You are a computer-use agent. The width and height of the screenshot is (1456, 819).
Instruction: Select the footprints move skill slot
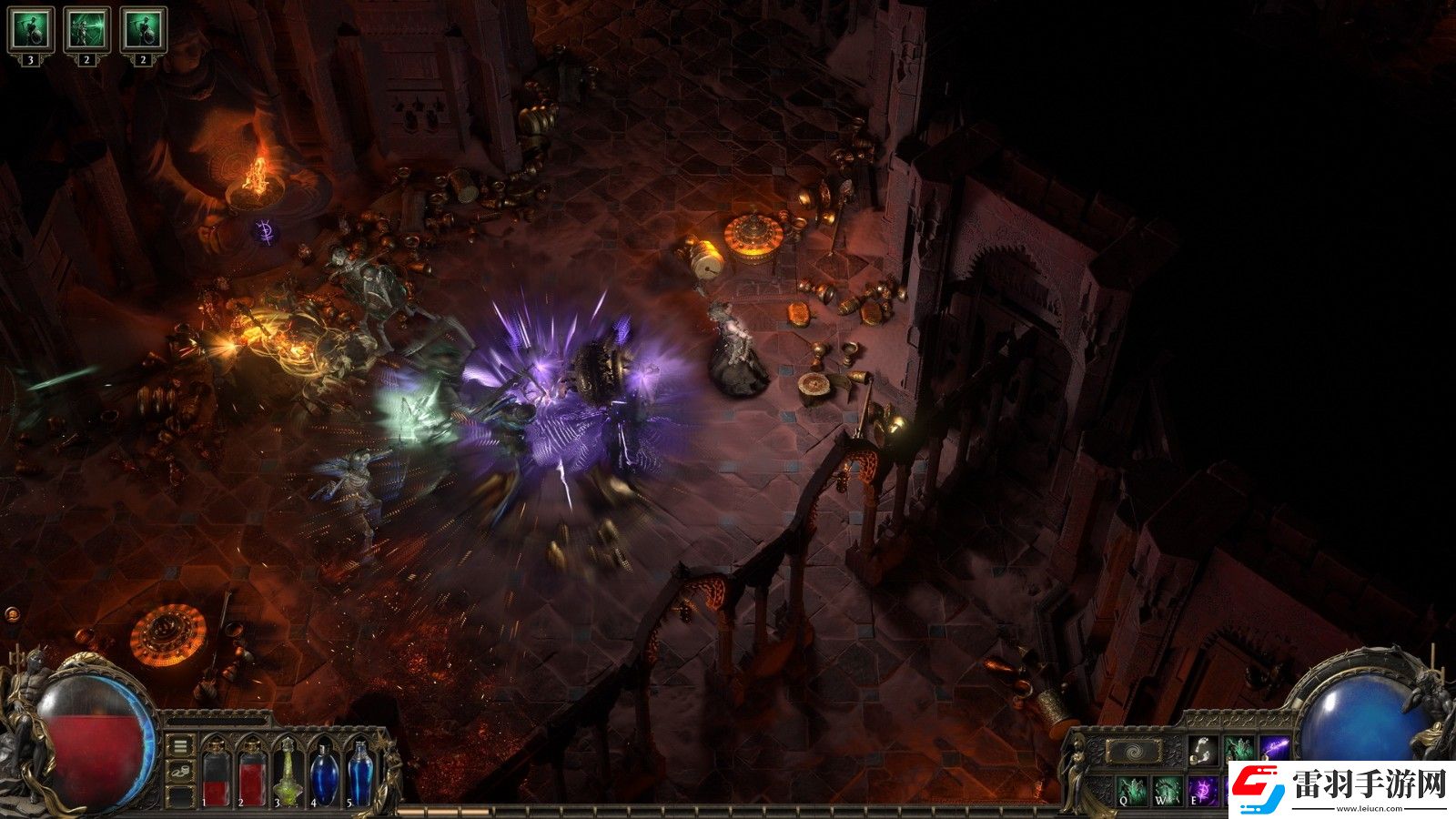pyautogui.click(x=1201, y=750)
